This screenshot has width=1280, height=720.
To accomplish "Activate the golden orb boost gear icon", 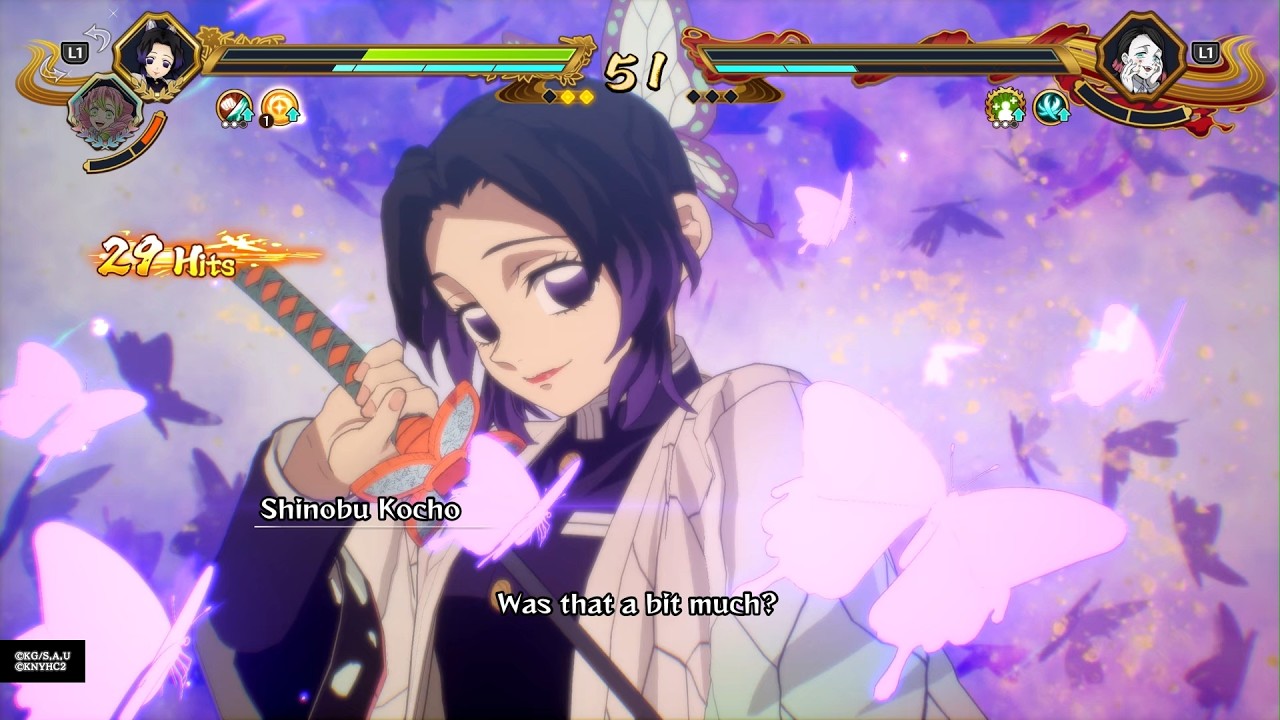I will [280, 107].
